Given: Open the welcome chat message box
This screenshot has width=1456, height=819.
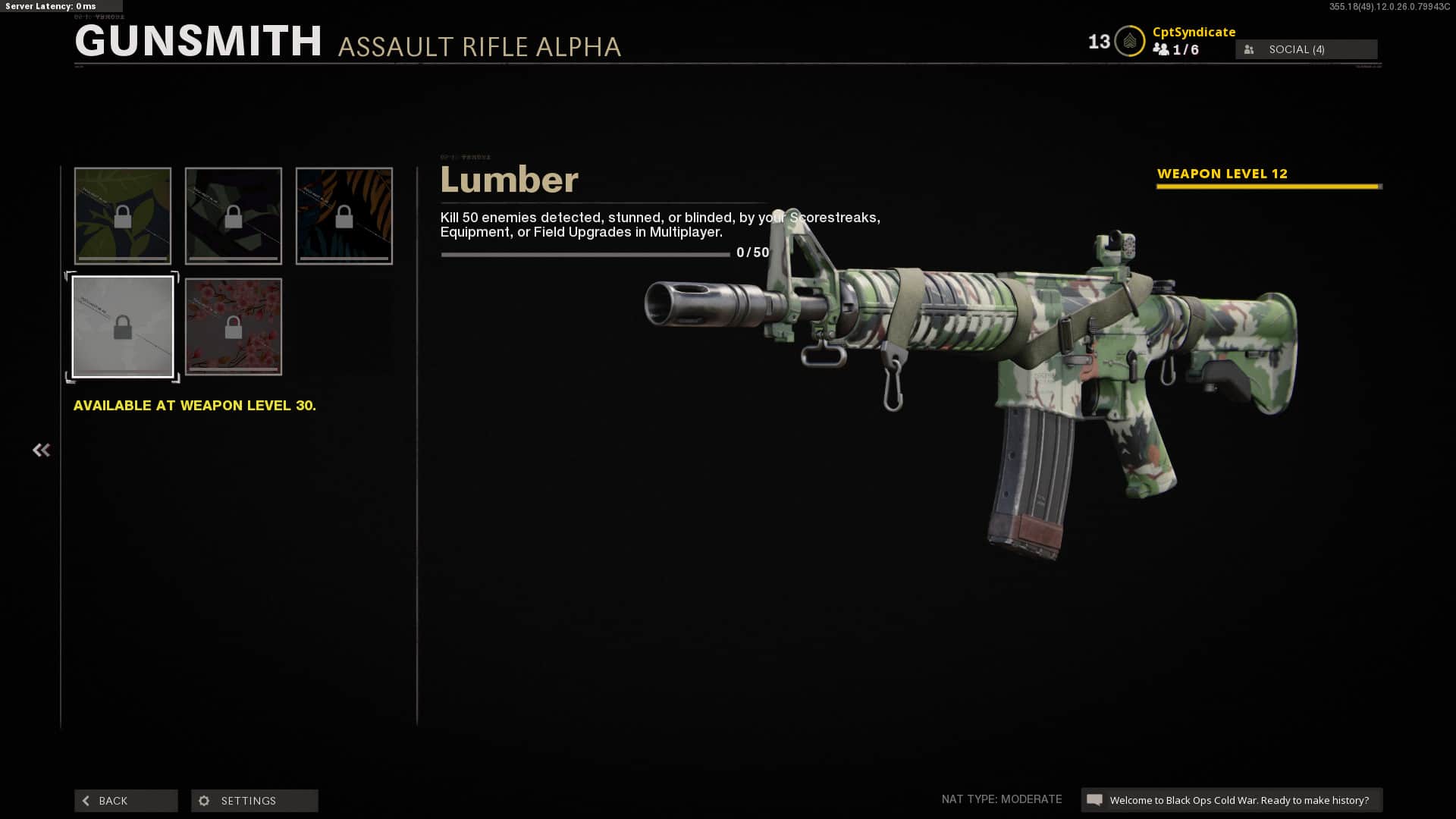Looking at the screenshot, I should (1232, 800).
